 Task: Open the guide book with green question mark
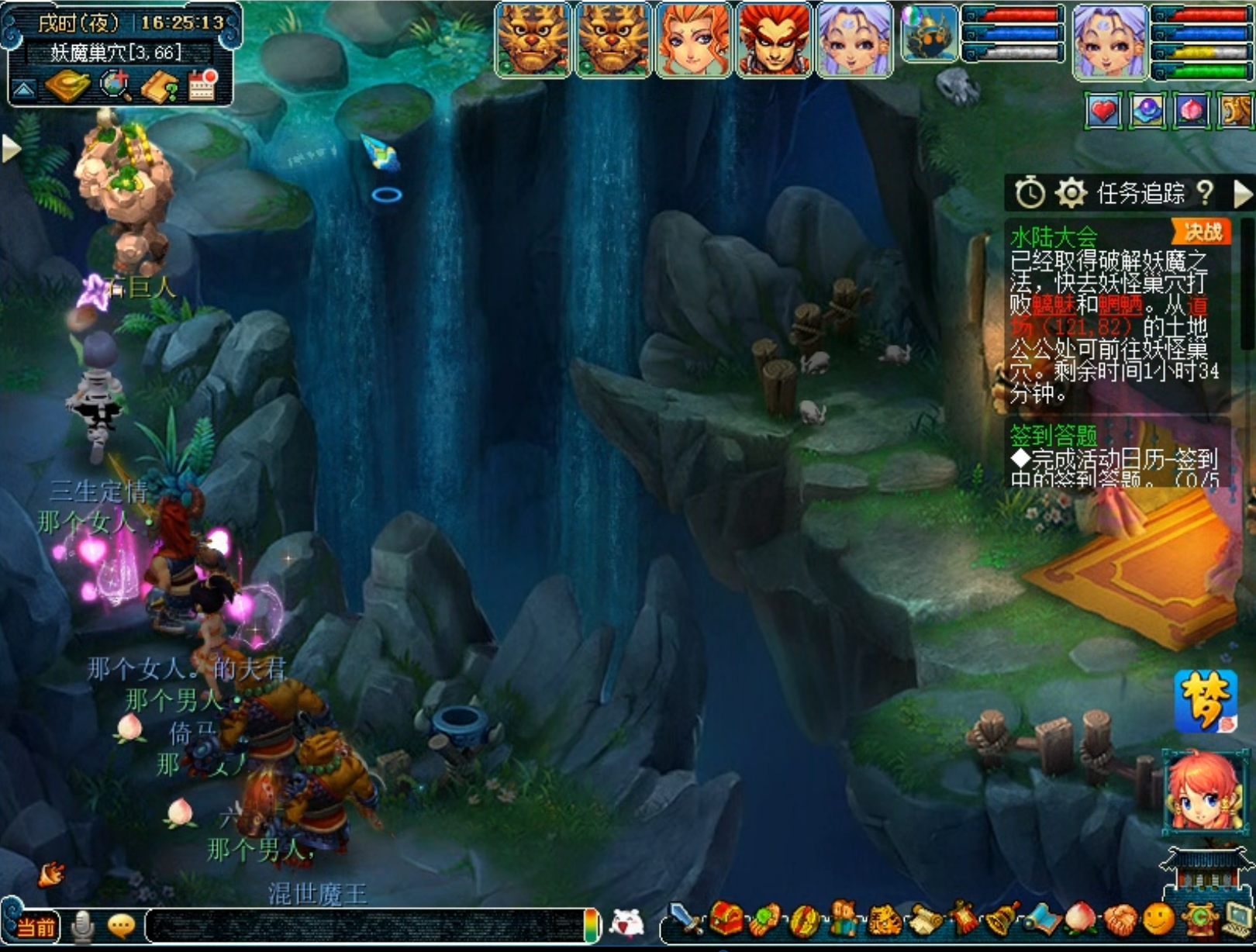(x=159, y=87)
